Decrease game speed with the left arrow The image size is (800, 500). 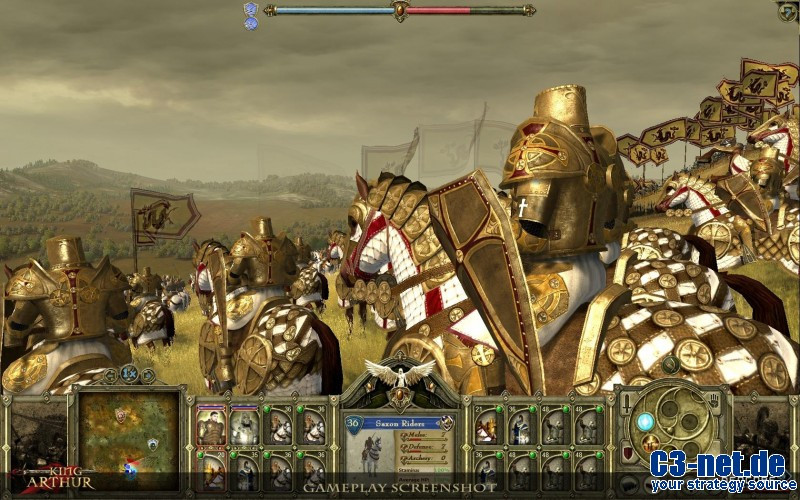111,375
